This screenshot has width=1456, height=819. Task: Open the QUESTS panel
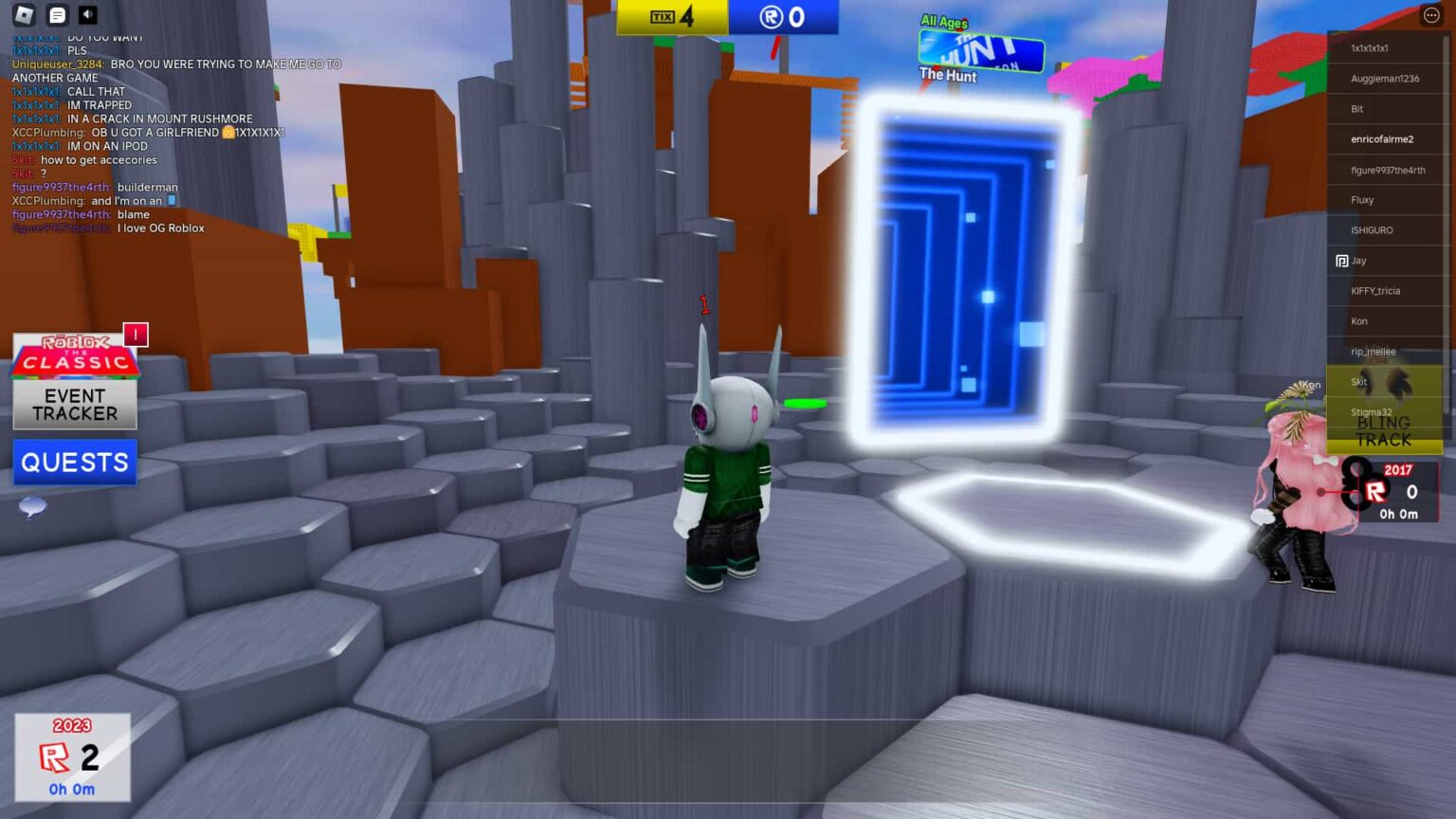tap(74, 462)
